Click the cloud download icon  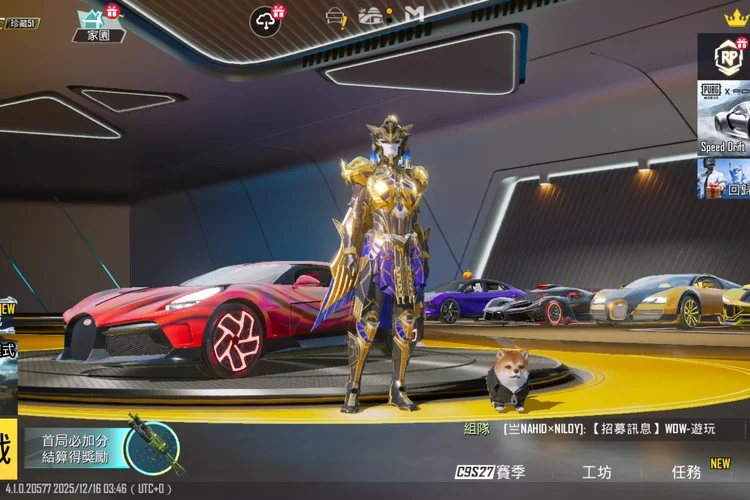click(265, 20)
